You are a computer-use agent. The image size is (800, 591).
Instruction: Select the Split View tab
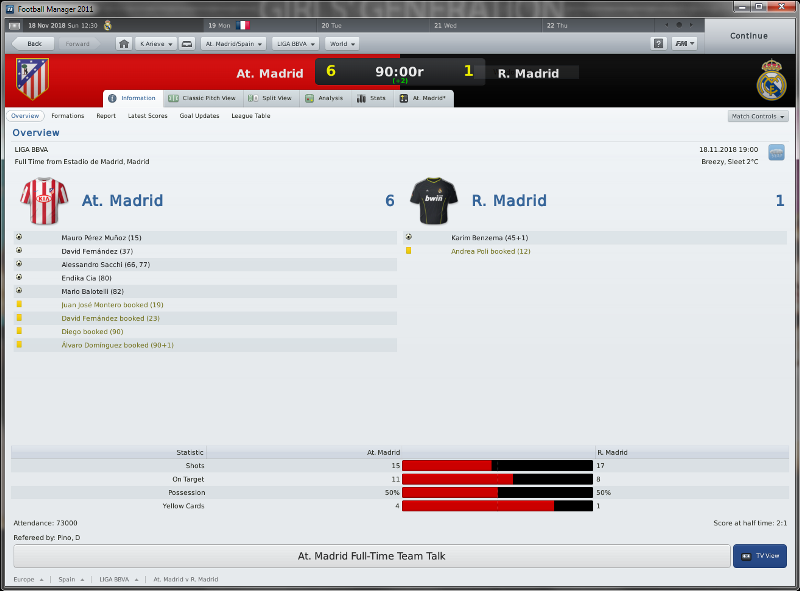coord(271,98)
